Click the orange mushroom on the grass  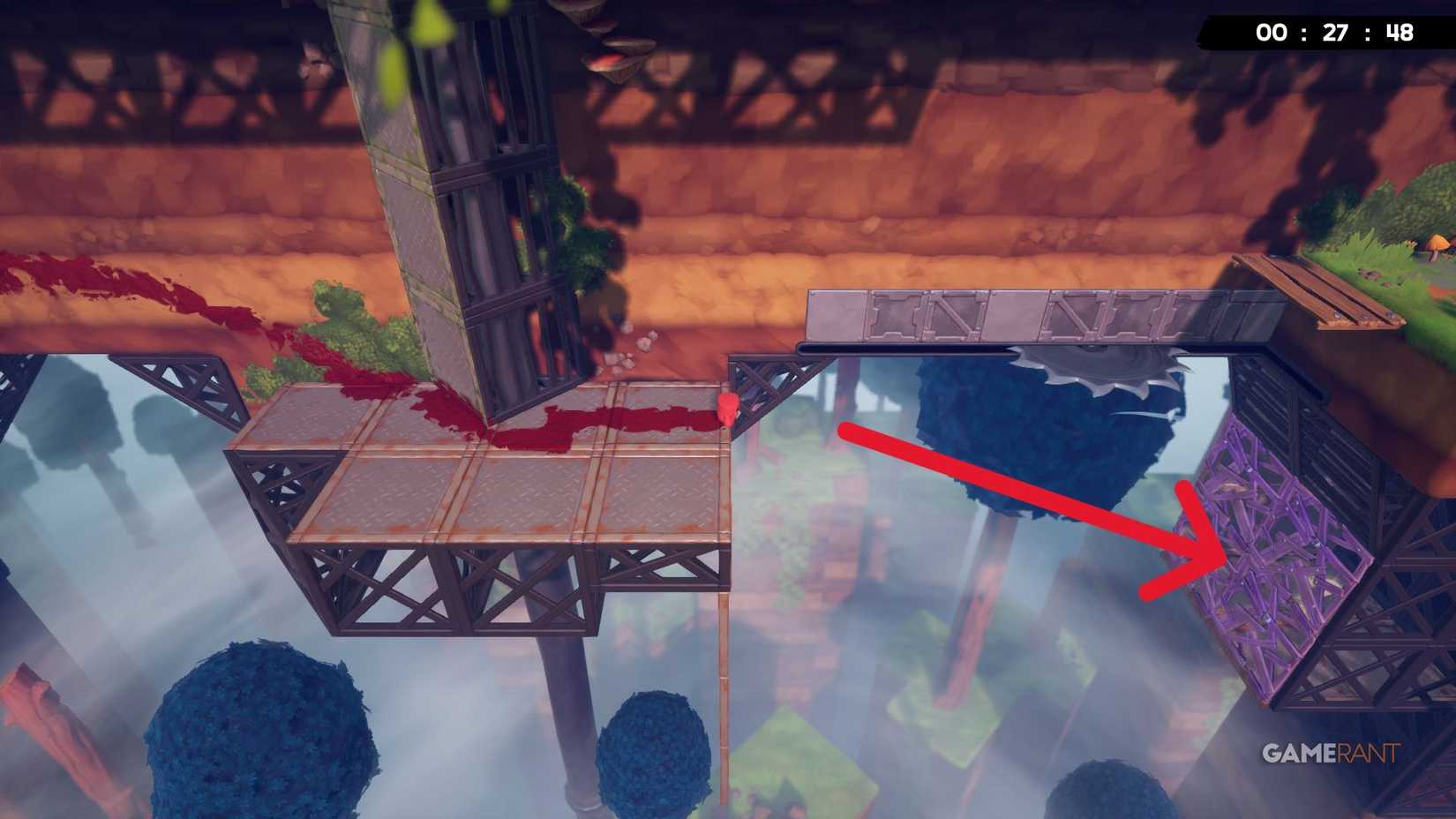(x=1440, y=244)
